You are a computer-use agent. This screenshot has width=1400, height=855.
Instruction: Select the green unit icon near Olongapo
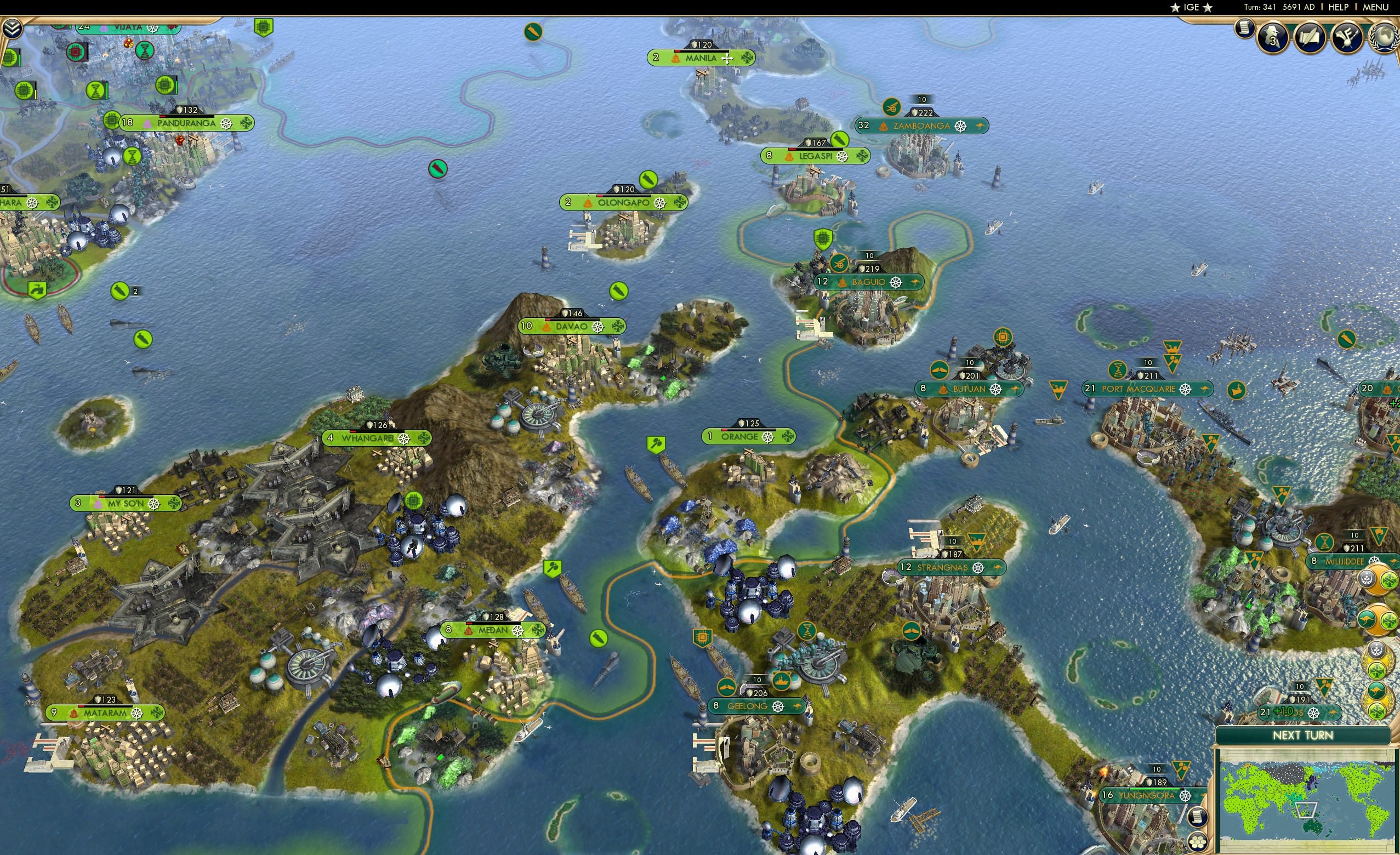[649, 180]
